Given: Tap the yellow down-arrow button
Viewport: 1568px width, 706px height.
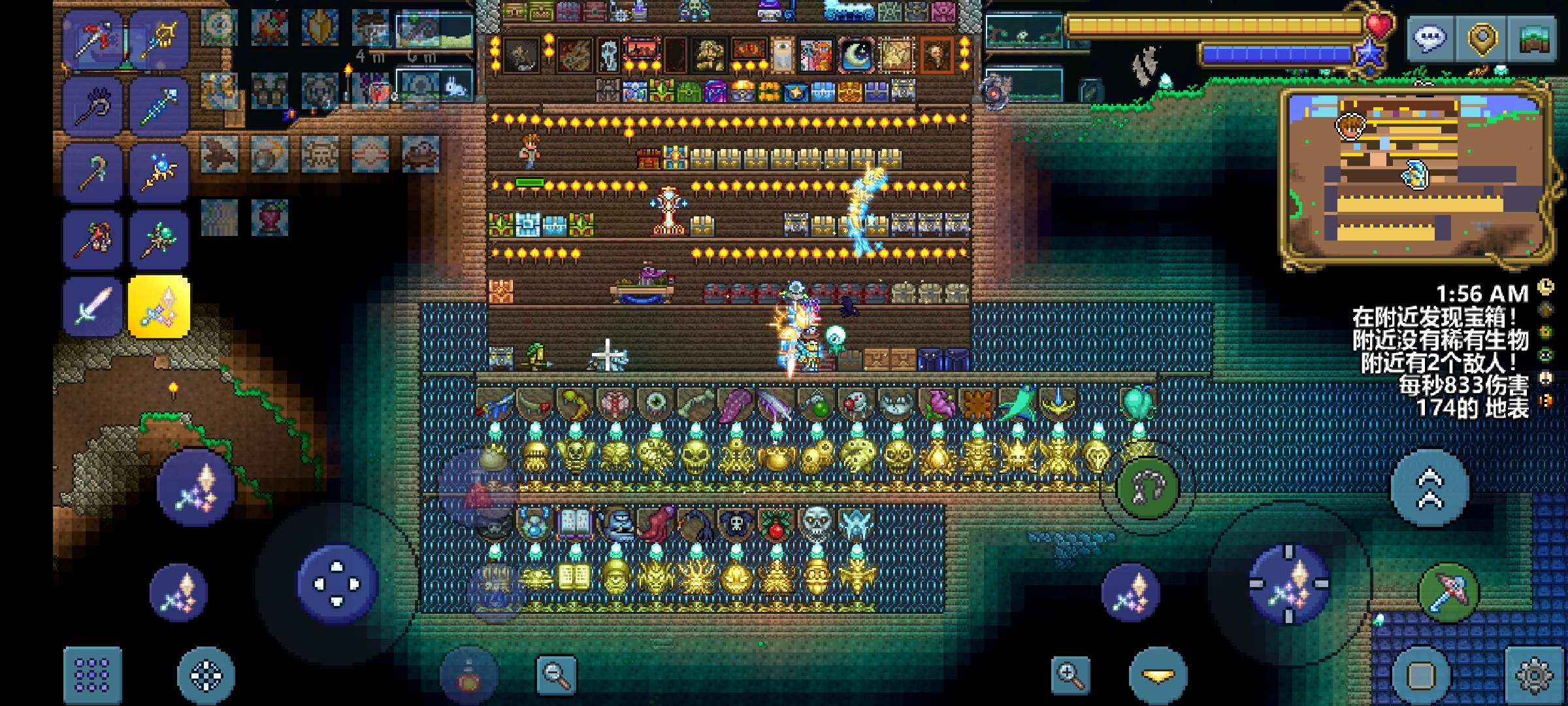Looking at the screenshot, I should [x=1158, y=675].
